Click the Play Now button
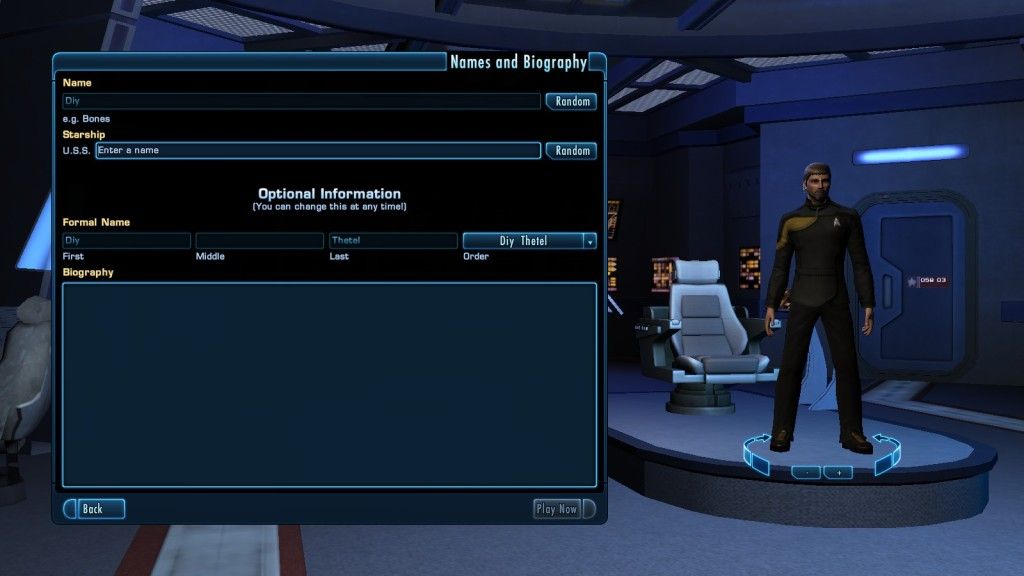Viewport: 1024px width, 576px height. pyautogui.click(x=557, y=509)
